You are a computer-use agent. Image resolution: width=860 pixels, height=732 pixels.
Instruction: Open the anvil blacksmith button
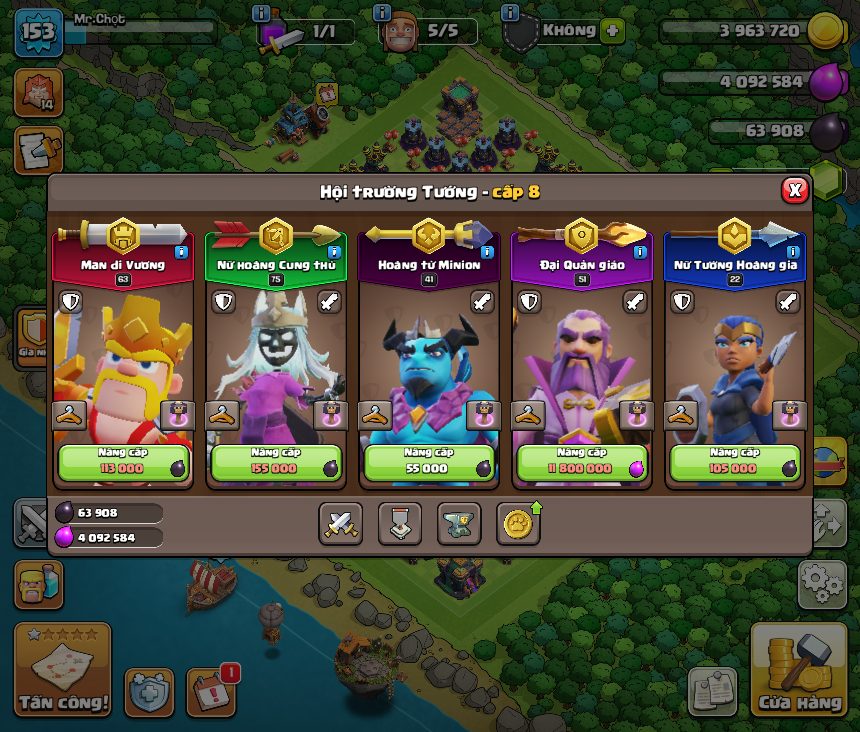pyautogui.click(x=459, y=523)
